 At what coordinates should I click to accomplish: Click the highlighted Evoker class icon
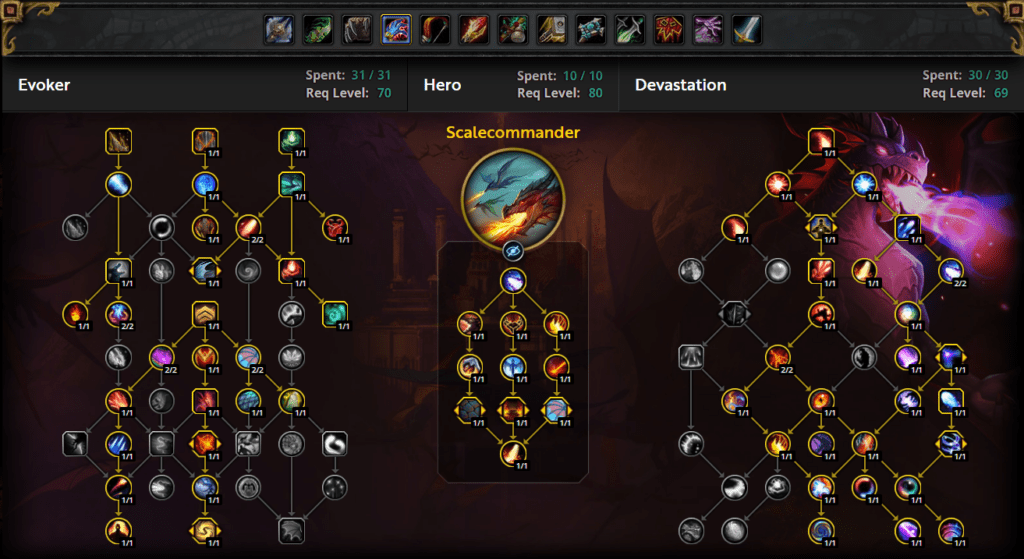pos(396,30)
